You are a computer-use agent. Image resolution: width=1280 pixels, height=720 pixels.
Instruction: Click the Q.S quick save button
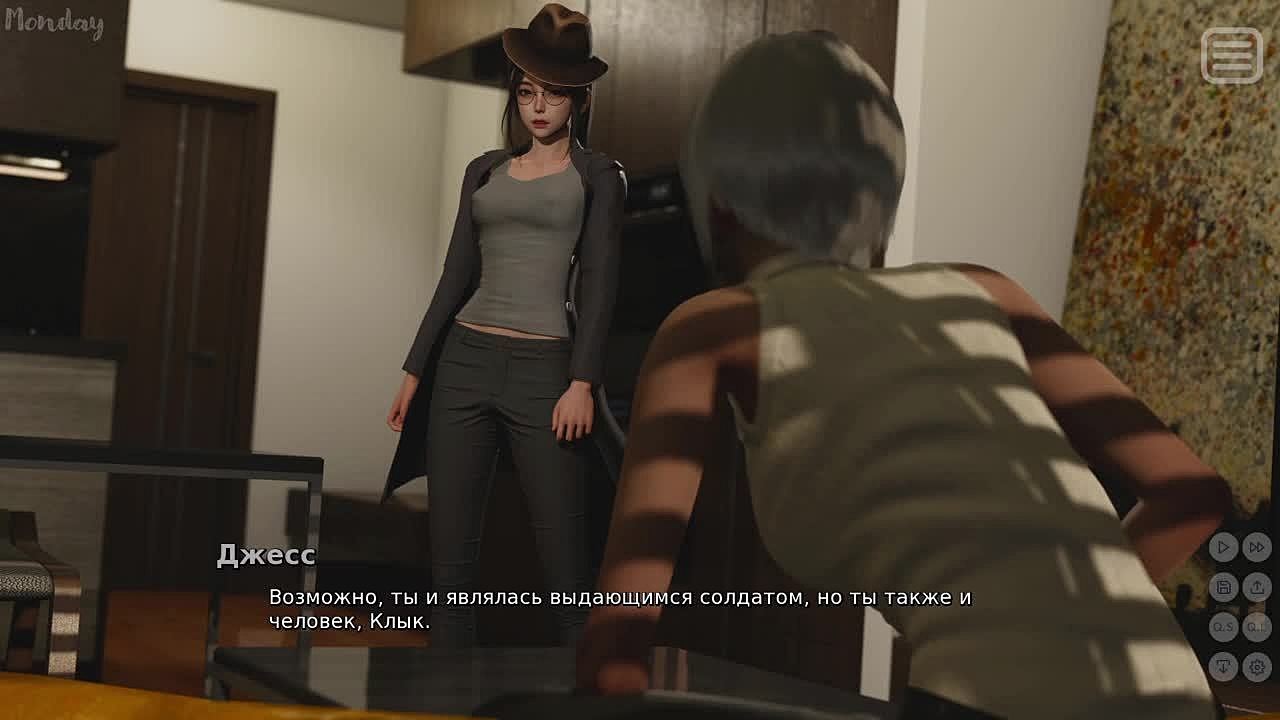(1223, 627)
